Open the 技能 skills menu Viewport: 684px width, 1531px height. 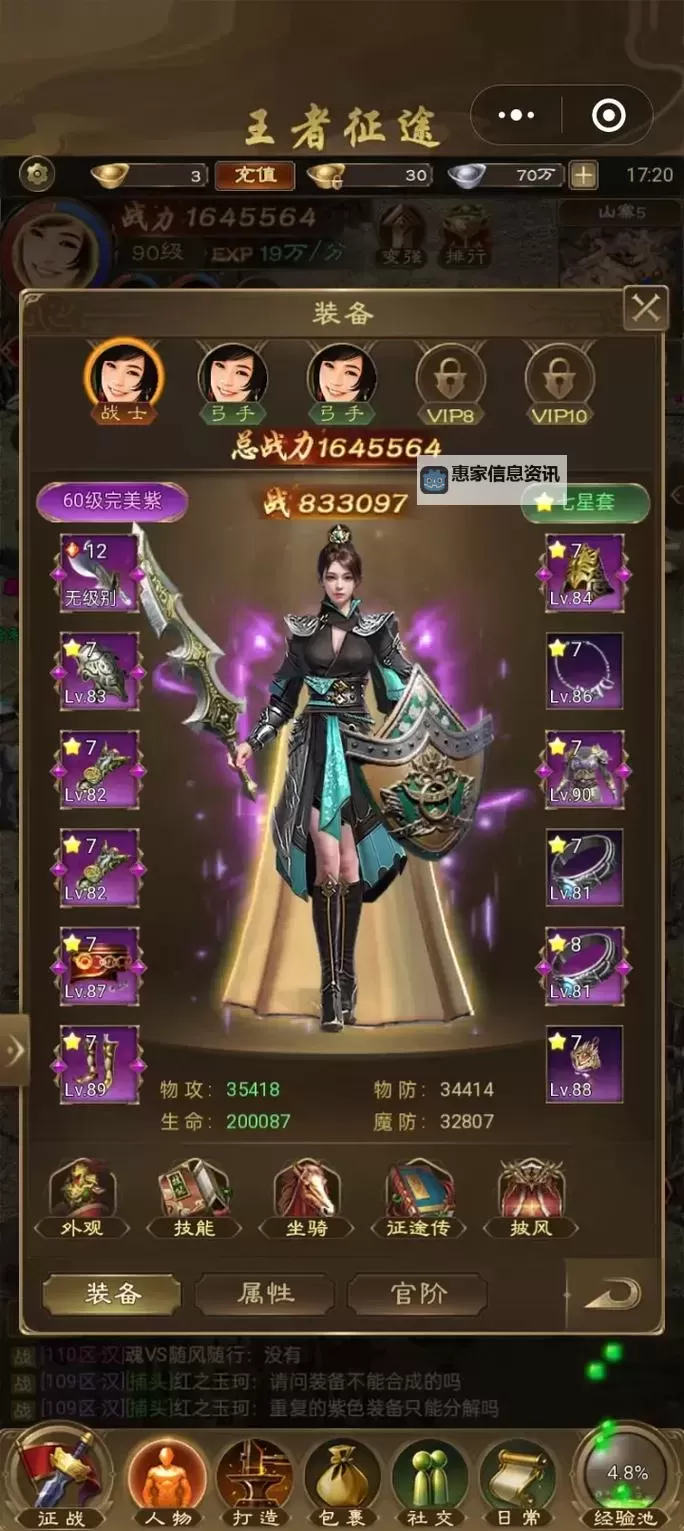[x=194, y=1199]
